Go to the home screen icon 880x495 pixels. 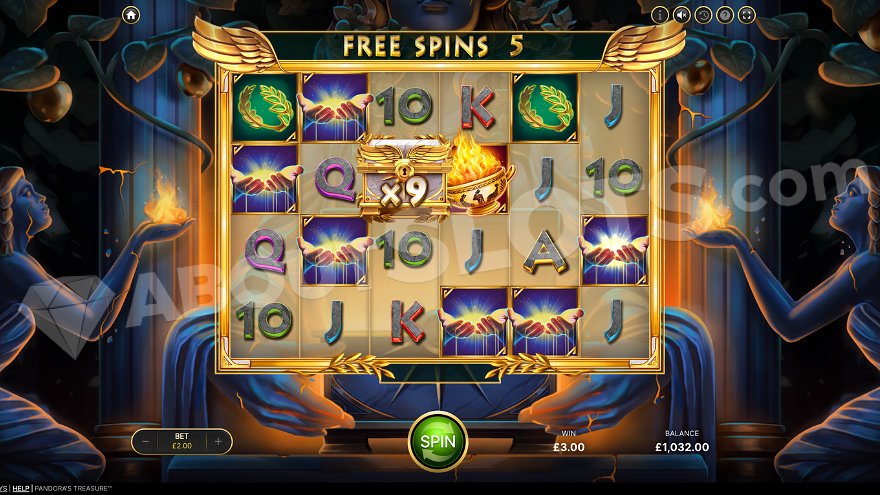point(131,15)
